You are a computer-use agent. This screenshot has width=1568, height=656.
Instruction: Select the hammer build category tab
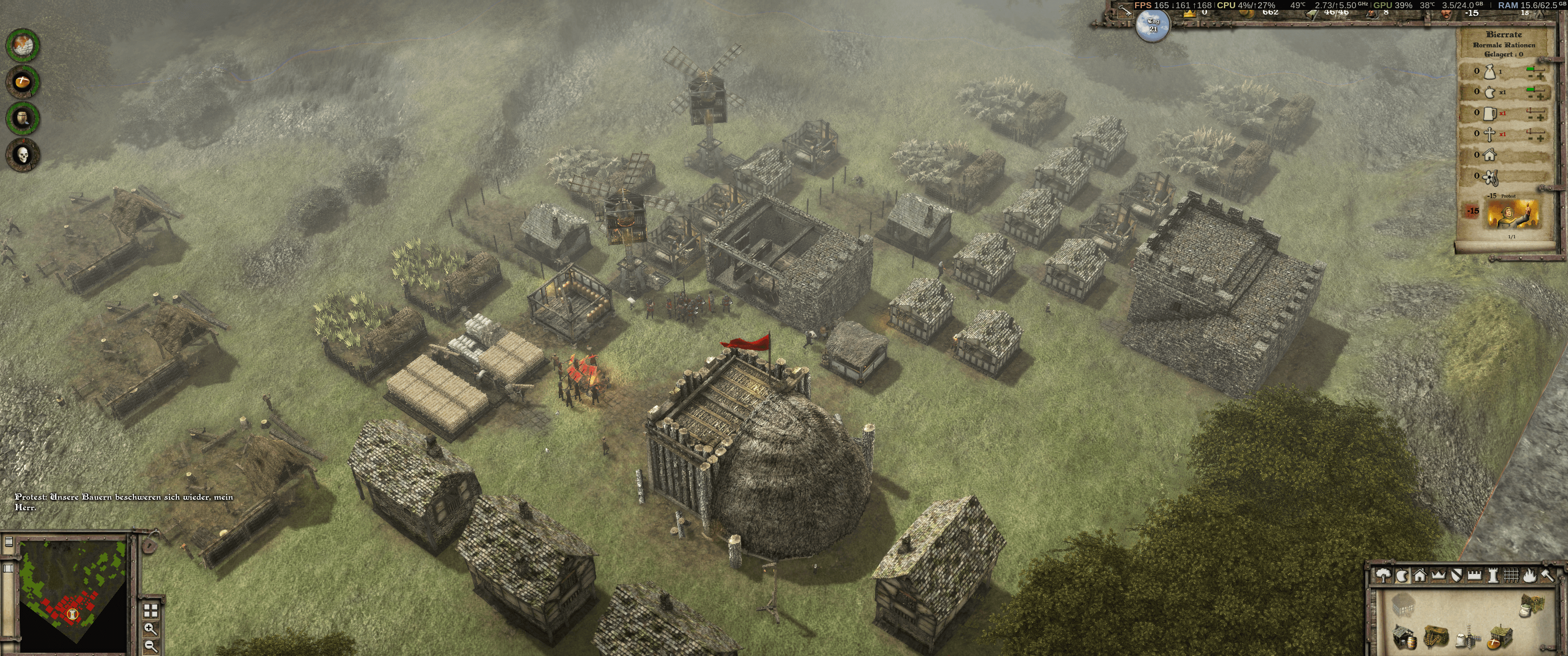tap(1547, 576)
